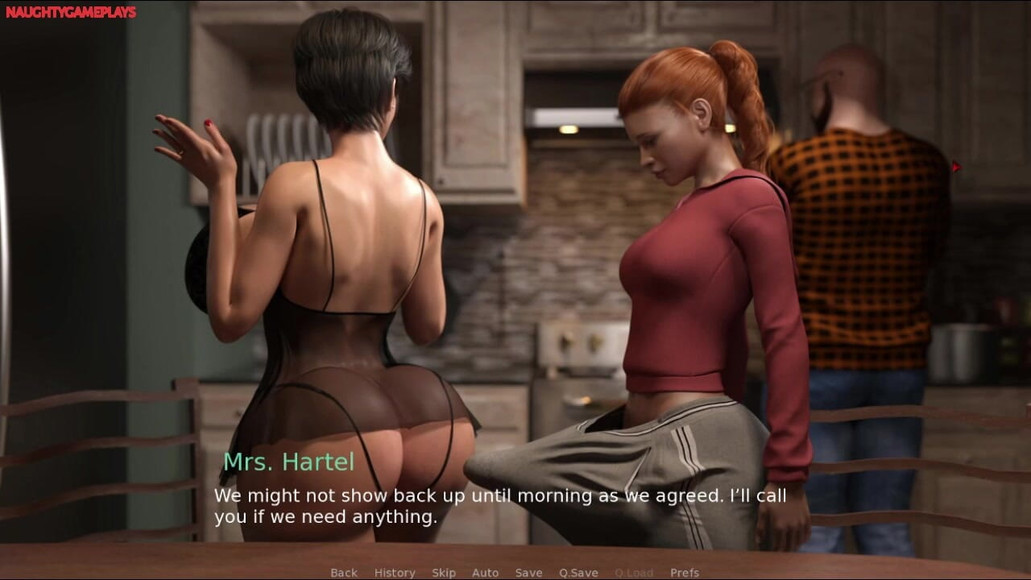Image resolution: width=1031 pixels, height=580 pixels.
Task: Open the dialogue History log
Action: [395, 573]
